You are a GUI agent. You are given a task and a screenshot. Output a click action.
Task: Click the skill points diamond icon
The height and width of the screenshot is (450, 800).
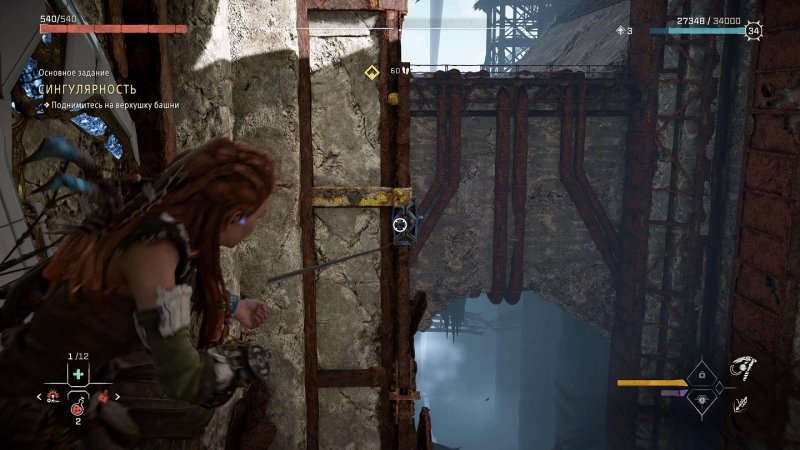click(620, 31)
